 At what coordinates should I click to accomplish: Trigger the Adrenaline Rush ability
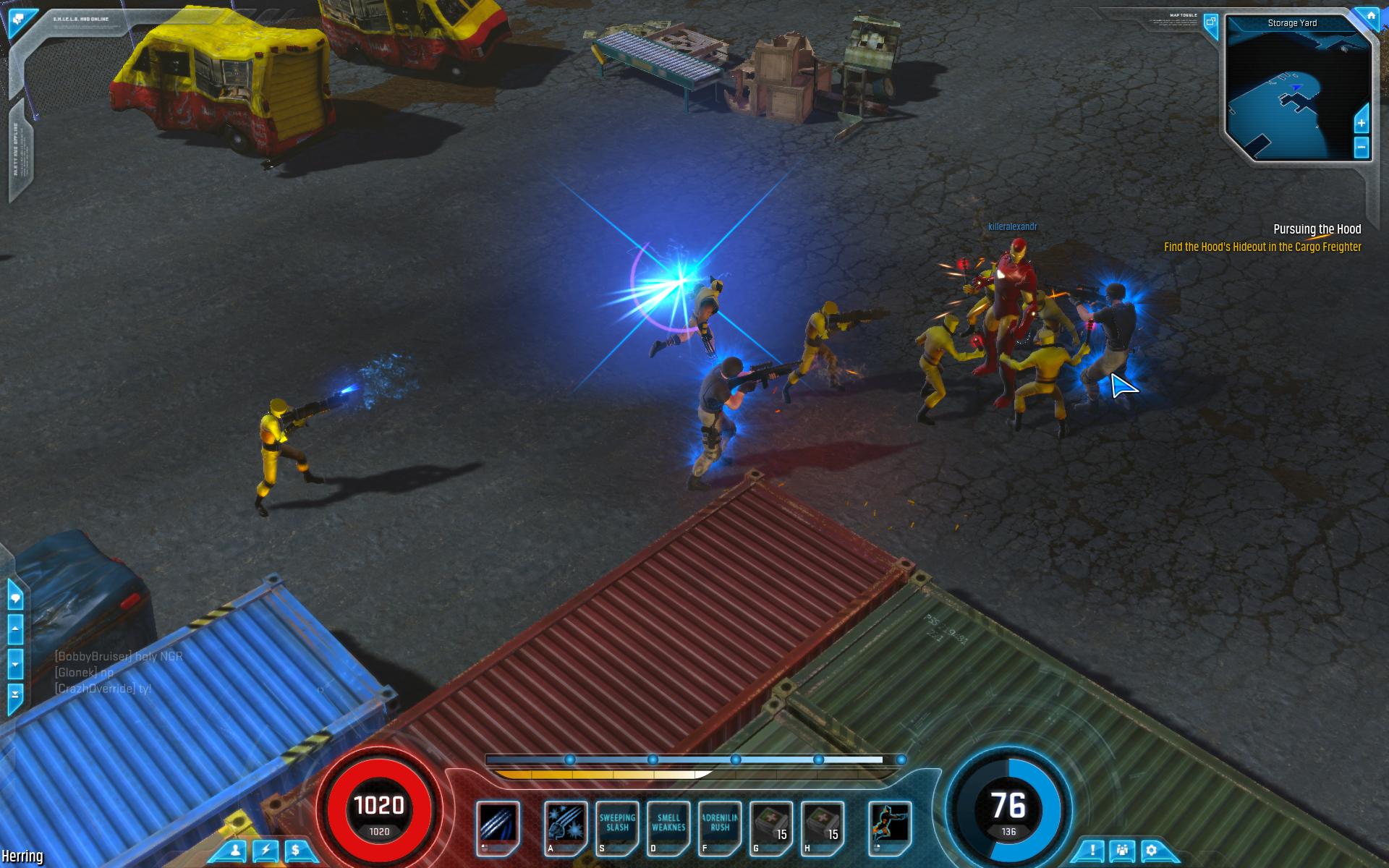[720, 825]
